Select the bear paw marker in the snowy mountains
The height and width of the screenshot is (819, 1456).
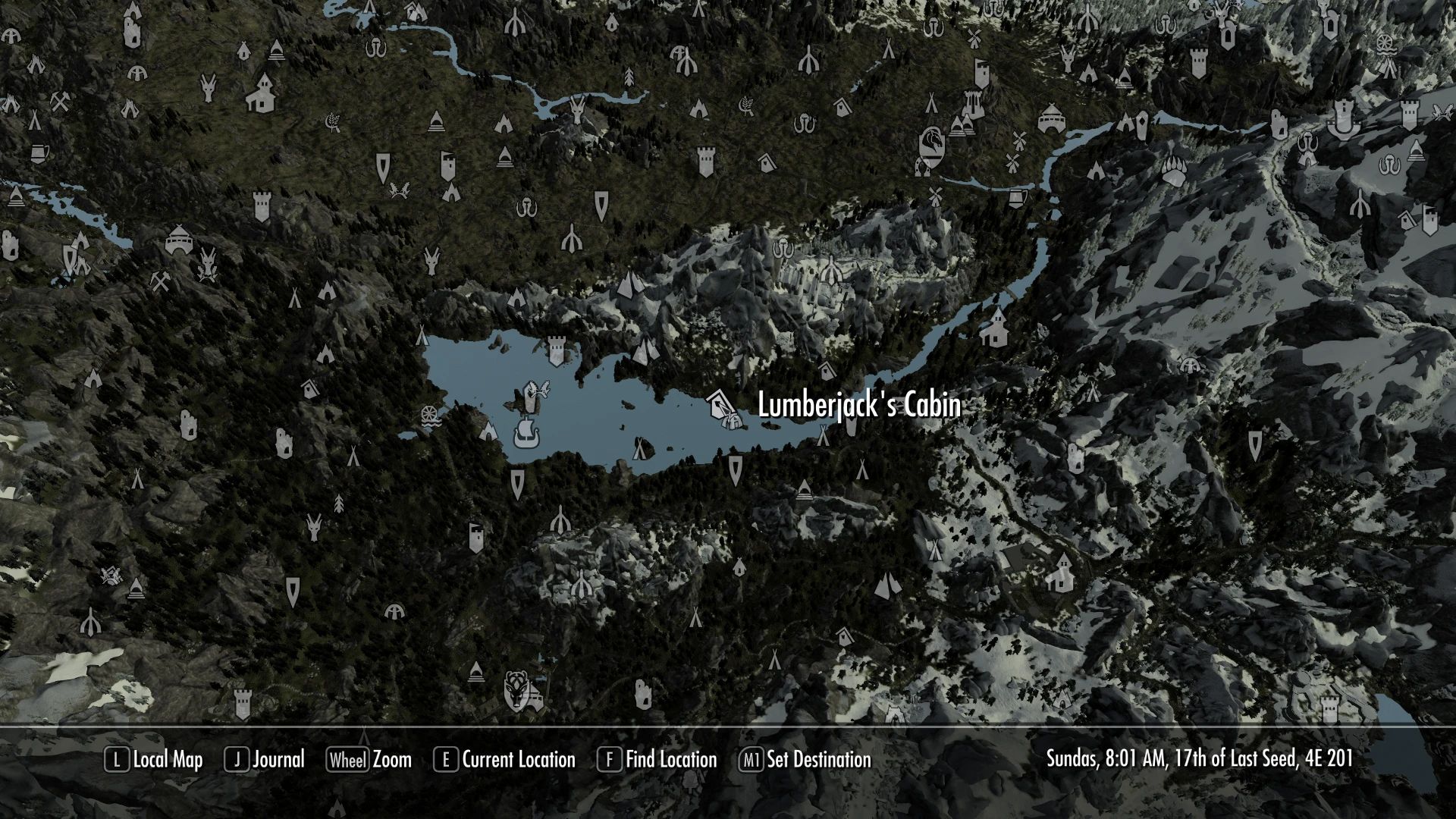(1174, 171)
